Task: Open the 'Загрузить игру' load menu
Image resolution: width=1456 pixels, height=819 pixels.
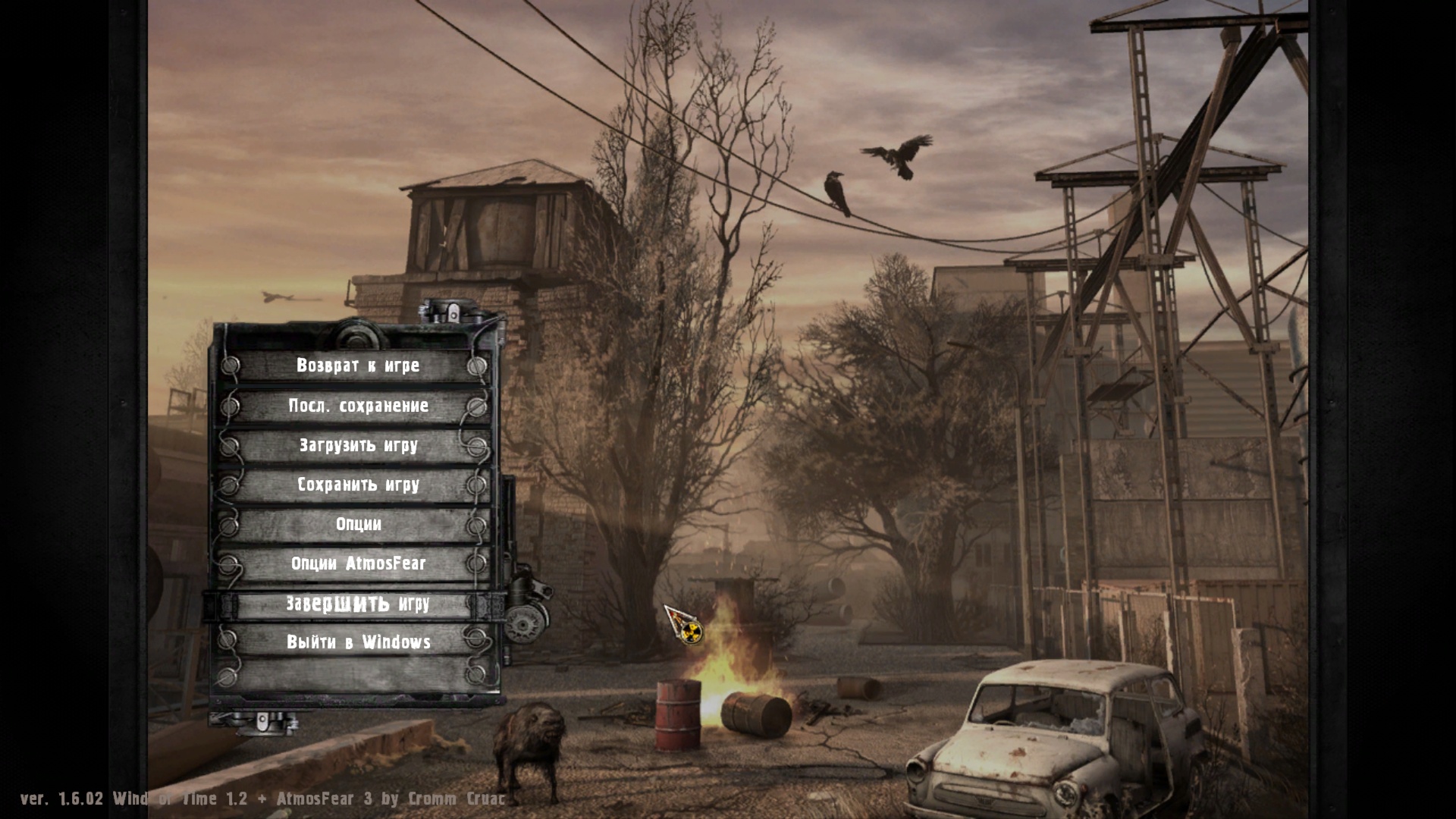Action: tap(357, 446)
